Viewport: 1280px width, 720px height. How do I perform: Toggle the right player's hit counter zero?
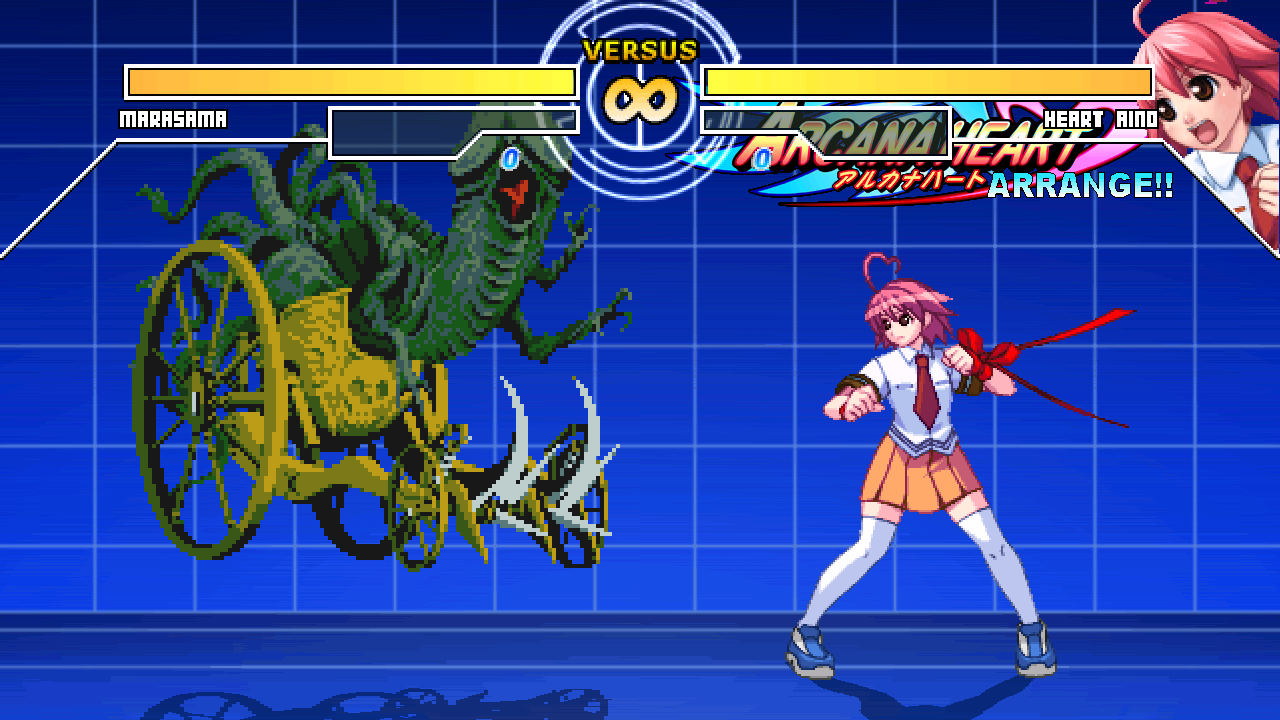tap(763, 157)
